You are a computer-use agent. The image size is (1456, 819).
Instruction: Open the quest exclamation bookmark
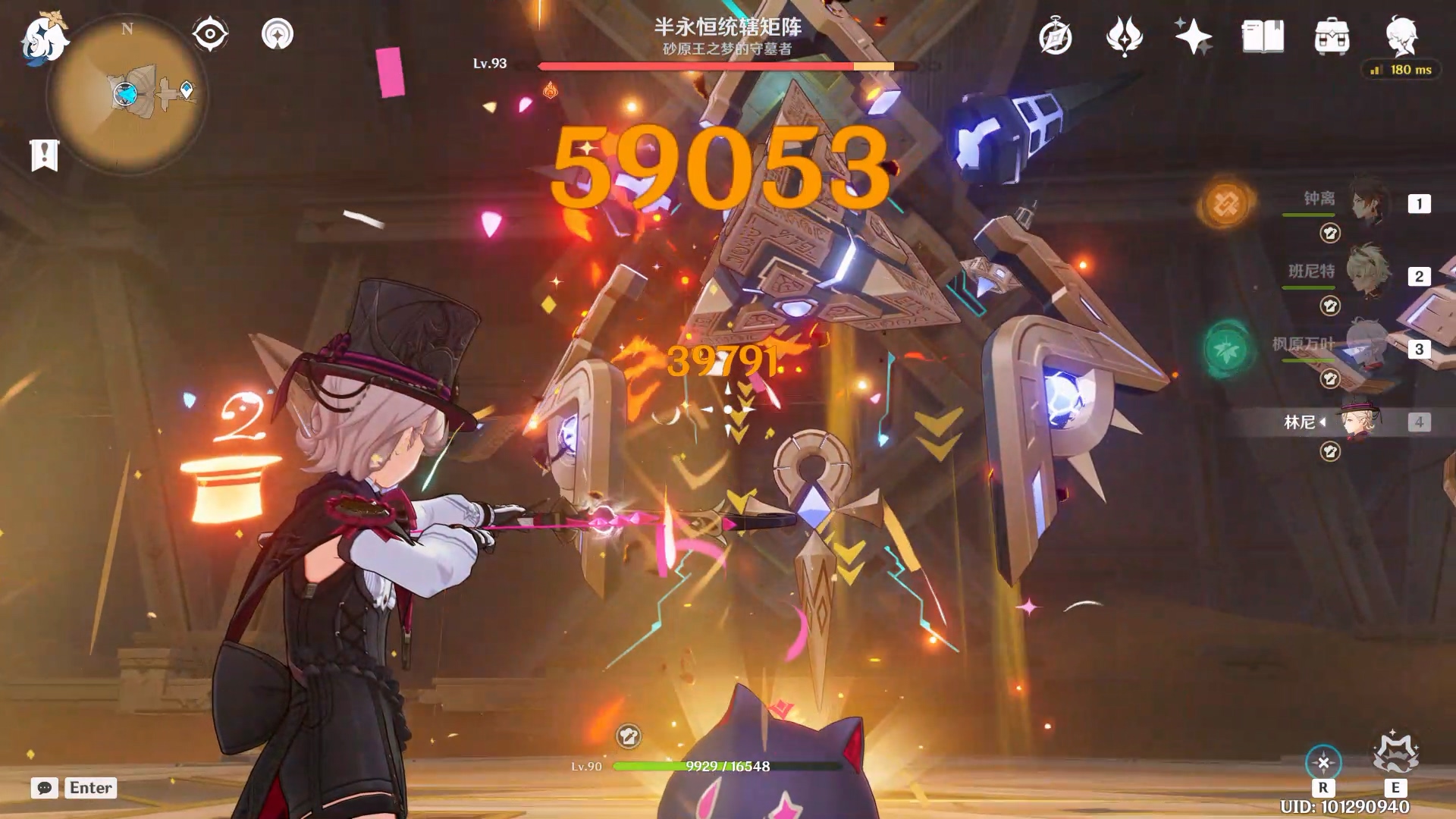tap(44, 155)
